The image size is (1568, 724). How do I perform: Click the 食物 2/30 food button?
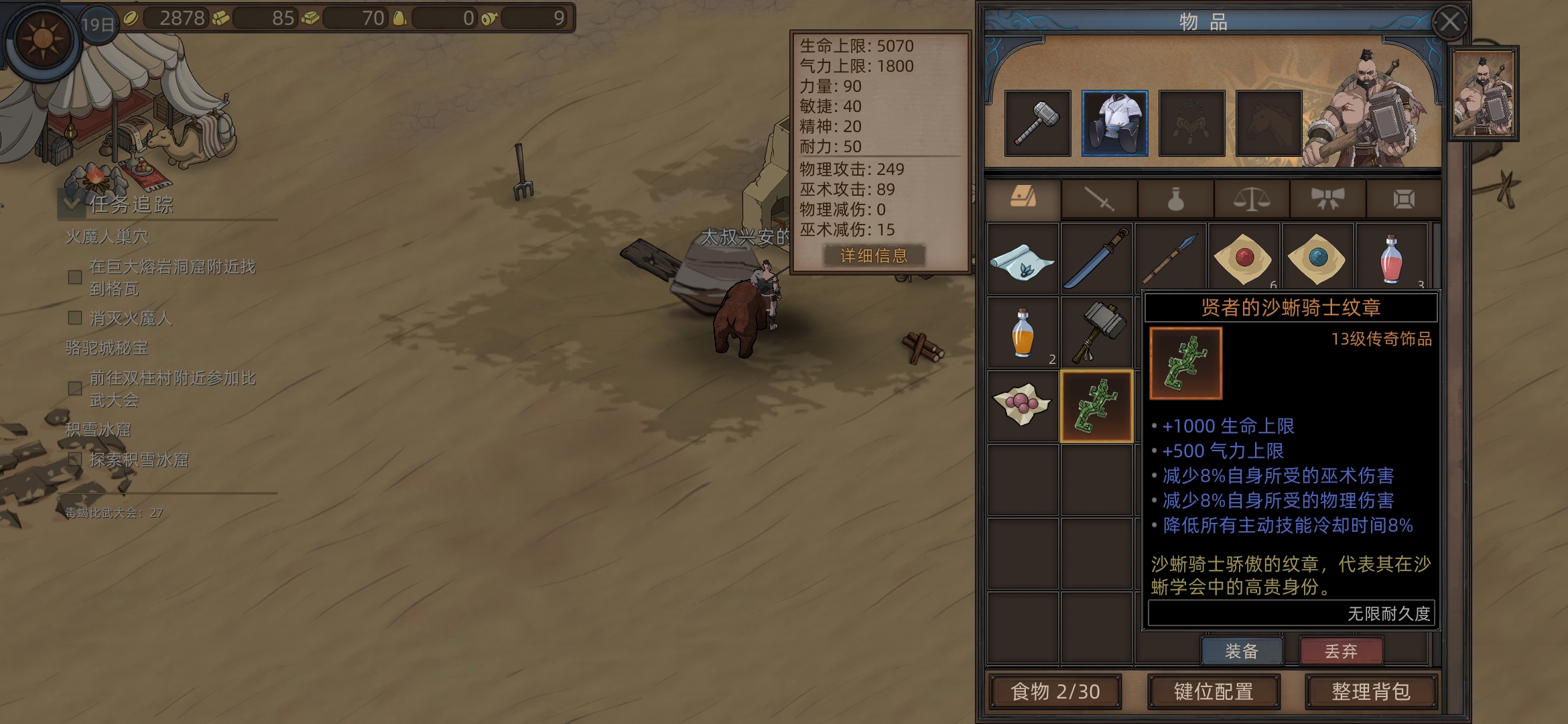tap(1055, 691)
